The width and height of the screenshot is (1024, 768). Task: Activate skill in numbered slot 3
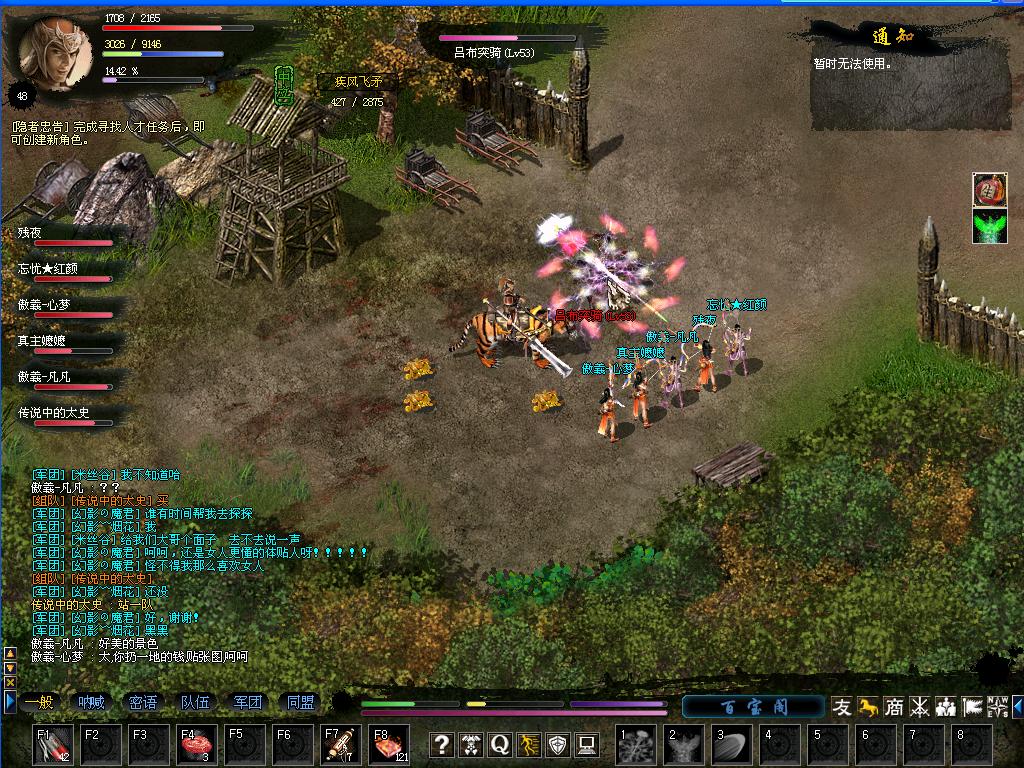732,745
